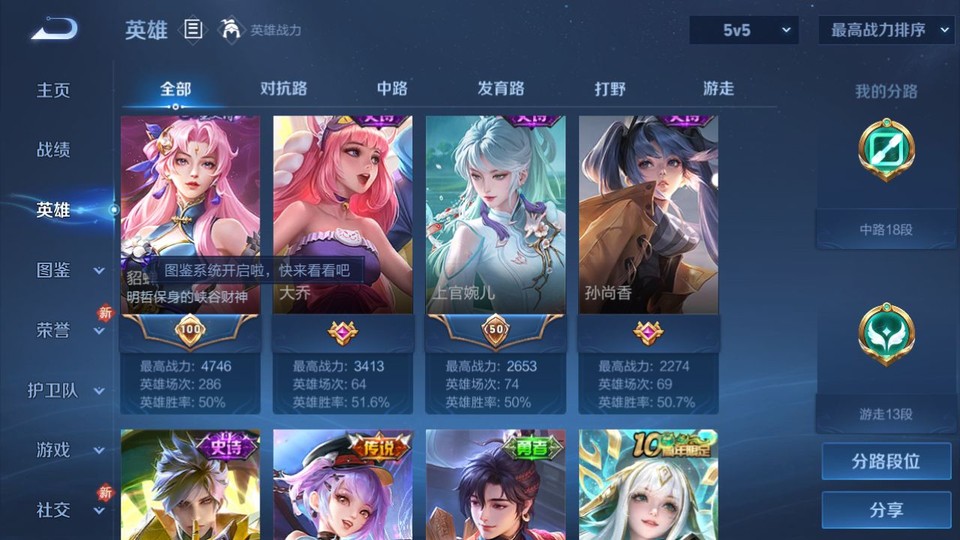960x540 pixels.
Task: Choose the 游走 roaming tab
Action: click(718, 88)
